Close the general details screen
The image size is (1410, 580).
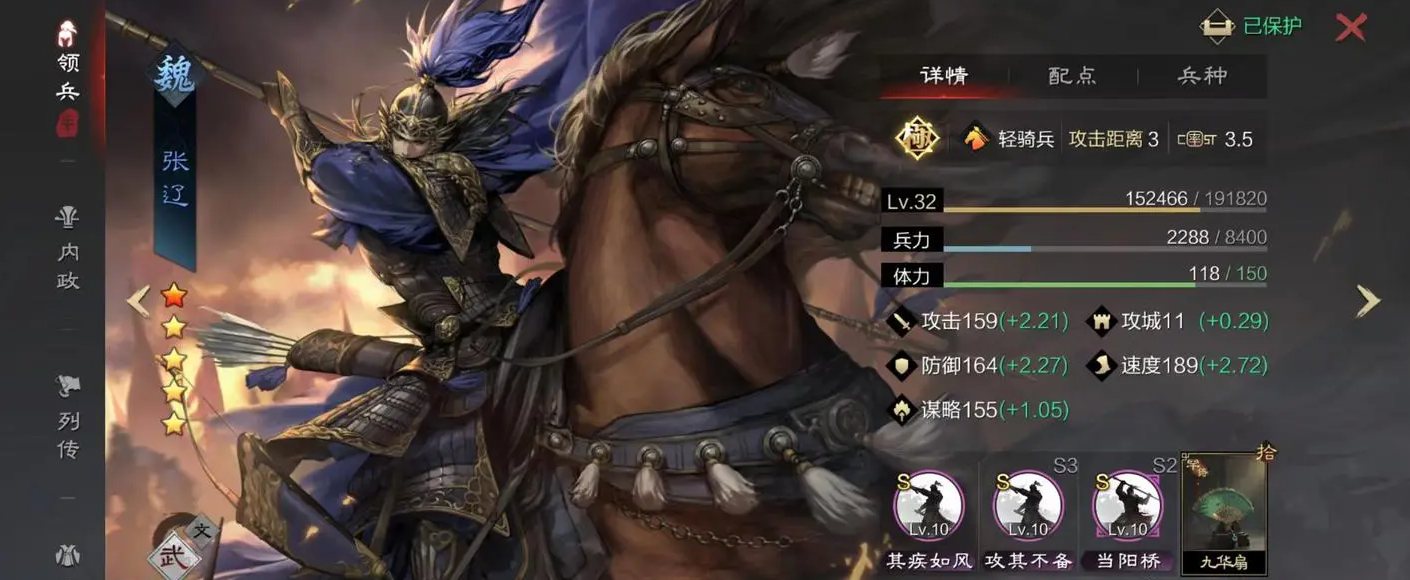tap(1350, 27)
